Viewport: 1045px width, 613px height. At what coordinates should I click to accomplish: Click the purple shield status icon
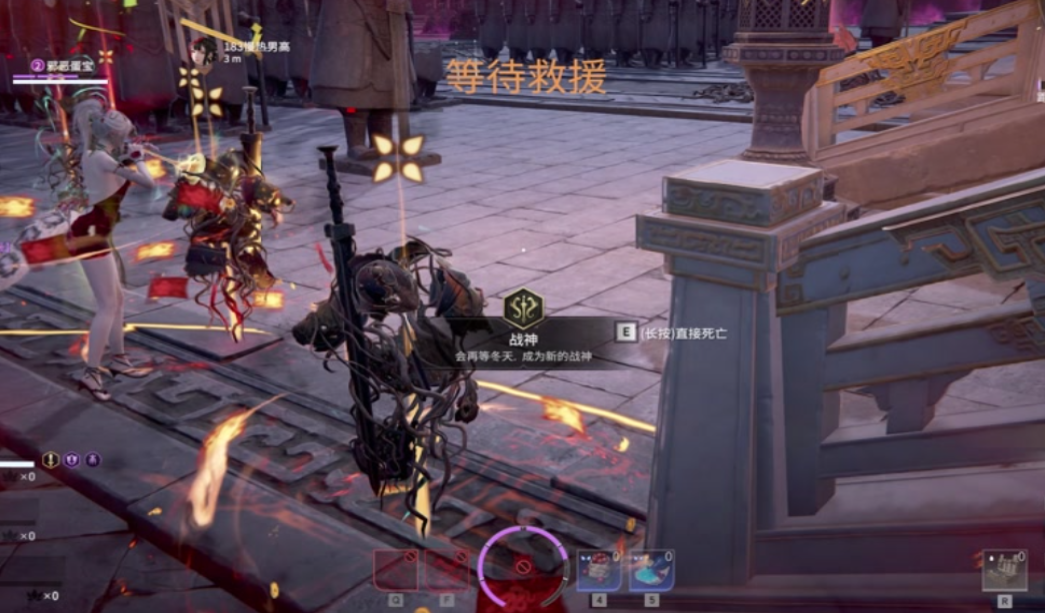[72, 460]
